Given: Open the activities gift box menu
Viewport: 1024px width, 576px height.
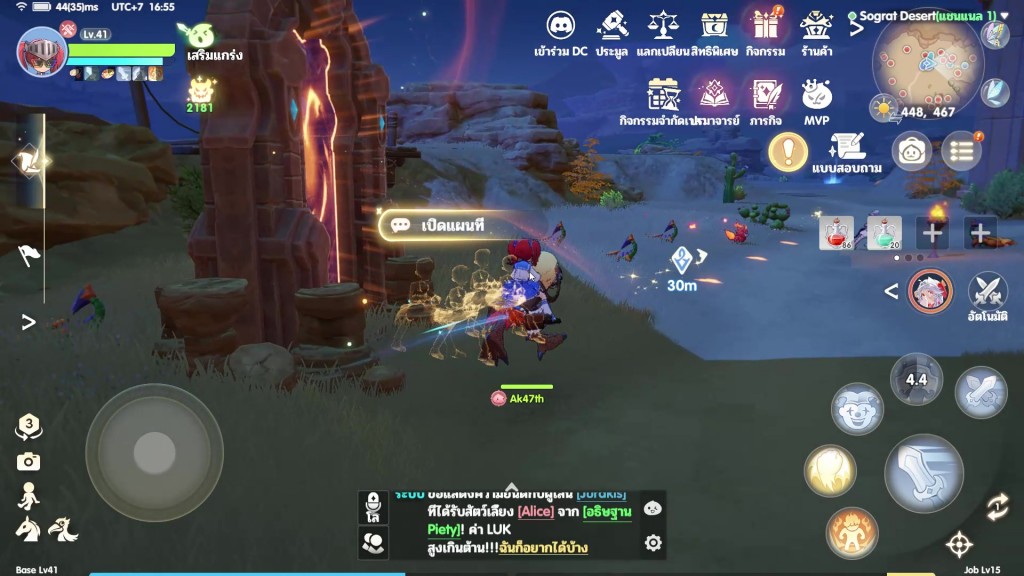Looking at the screenshot, I should point(766,26).
